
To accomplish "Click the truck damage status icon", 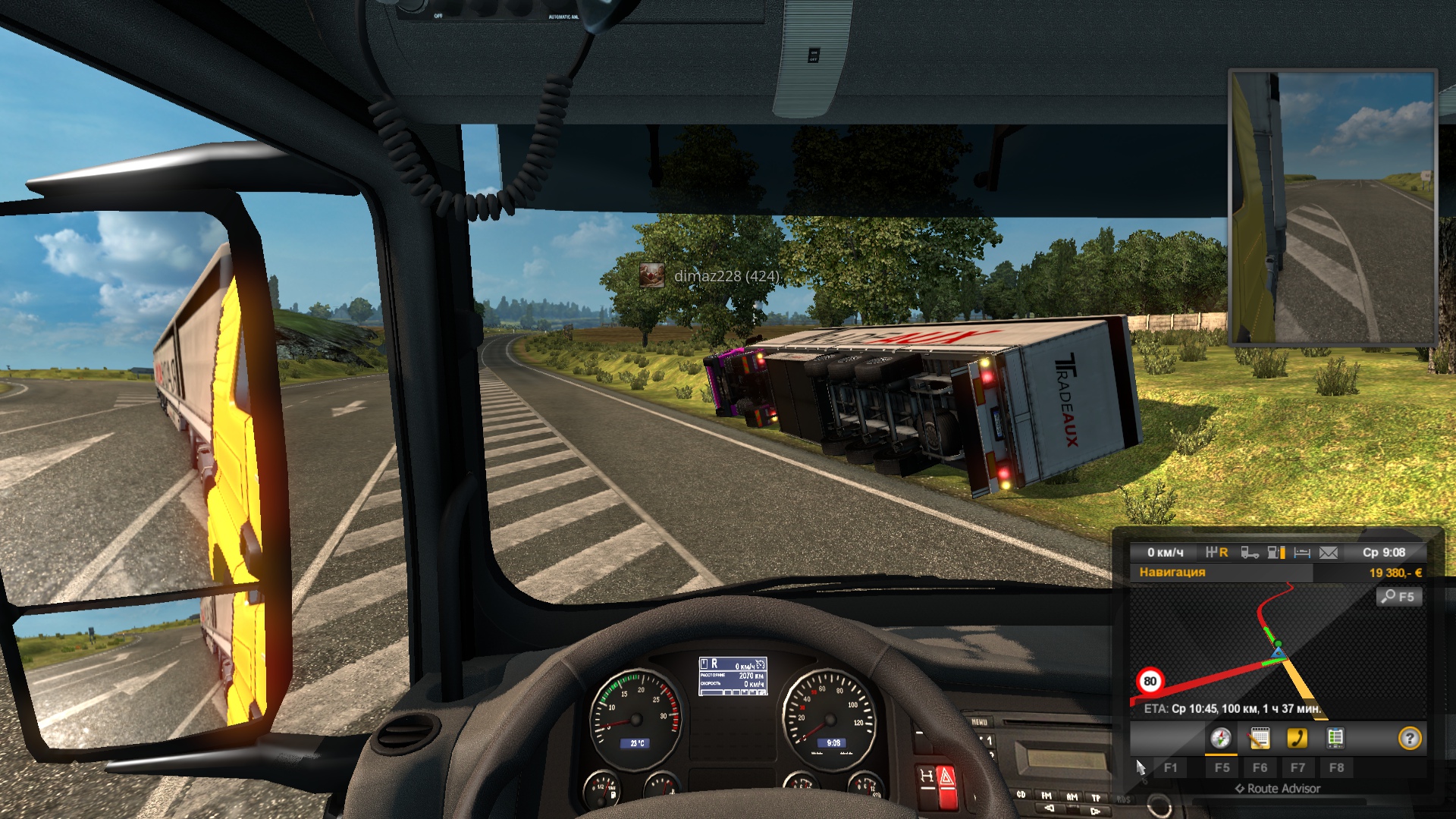I will 1250,553.
